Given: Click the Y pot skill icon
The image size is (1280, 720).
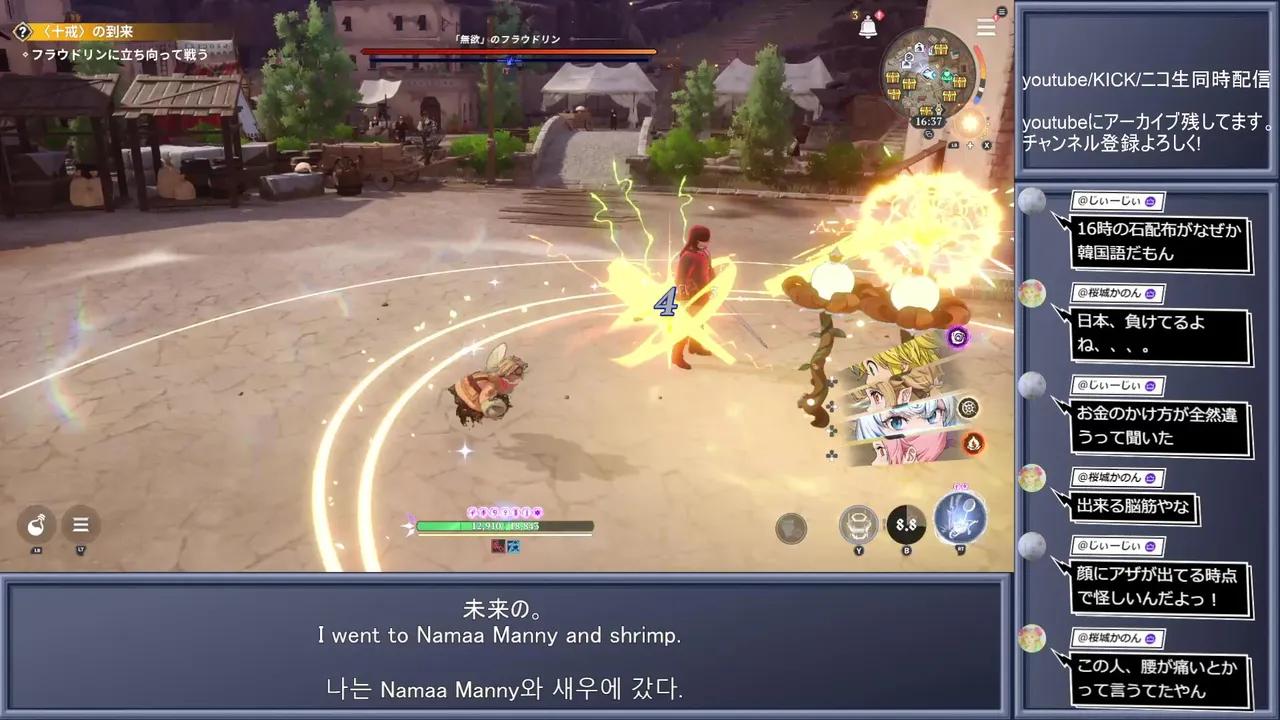Looking at the screenshot, I should [857, 523].
